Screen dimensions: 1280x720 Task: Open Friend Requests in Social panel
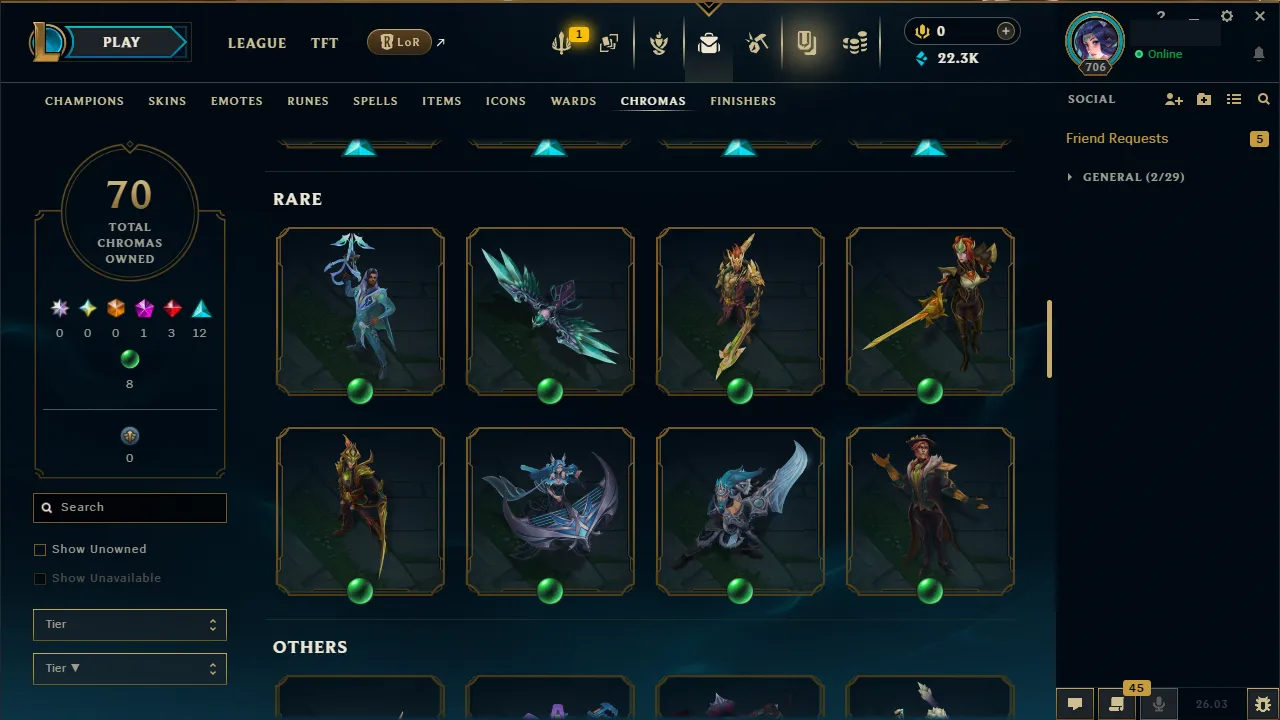[1116, 138]
